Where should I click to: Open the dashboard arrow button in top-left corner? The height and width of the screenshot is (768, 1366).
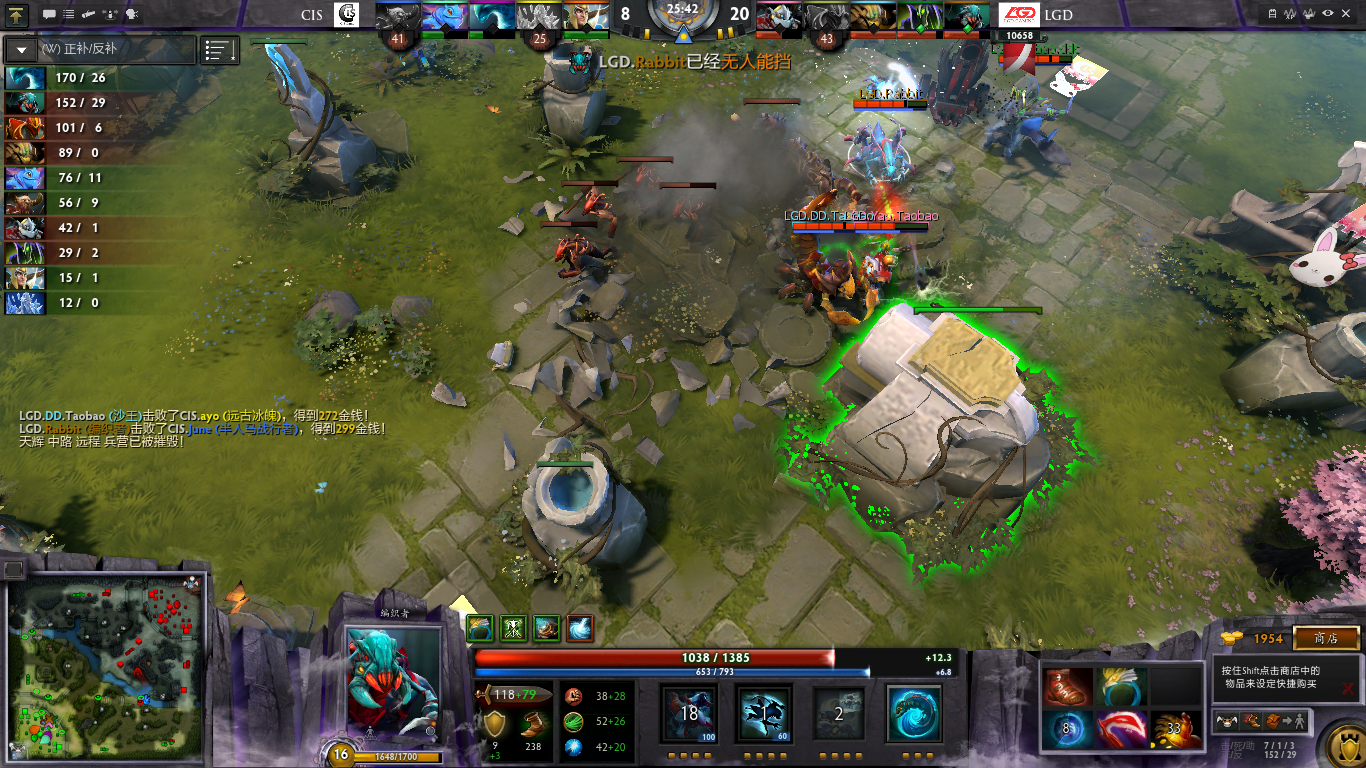pos(18,14)
